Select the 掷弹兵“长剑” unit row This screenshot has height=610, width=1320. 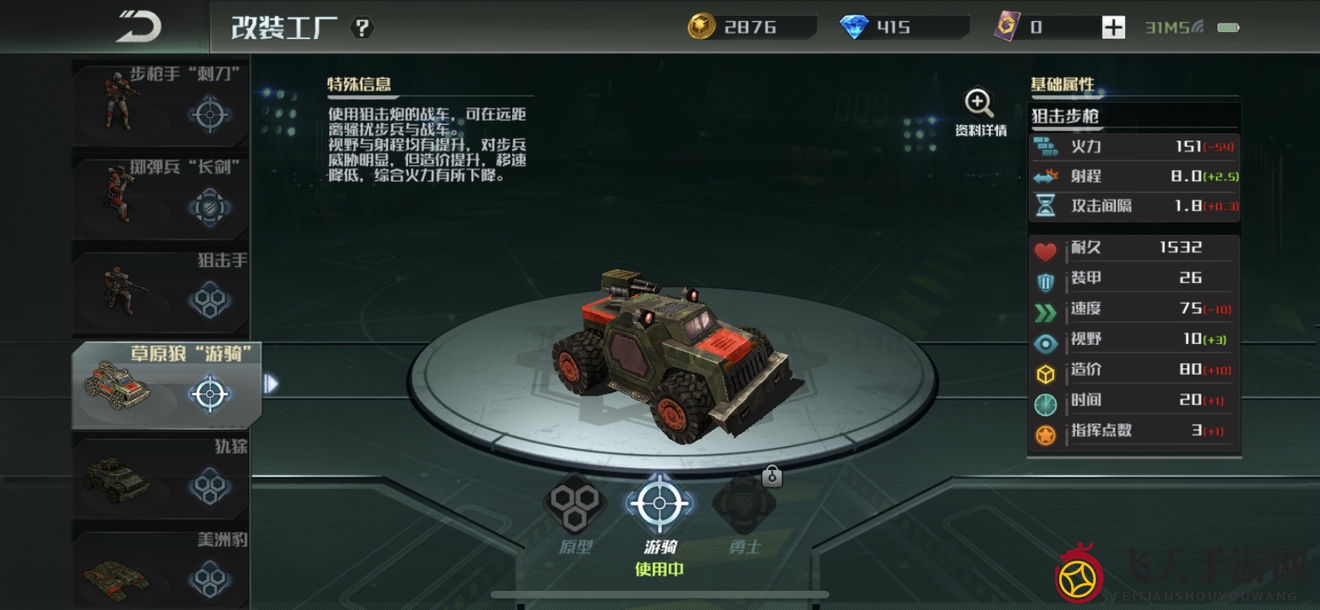point(162,195)
